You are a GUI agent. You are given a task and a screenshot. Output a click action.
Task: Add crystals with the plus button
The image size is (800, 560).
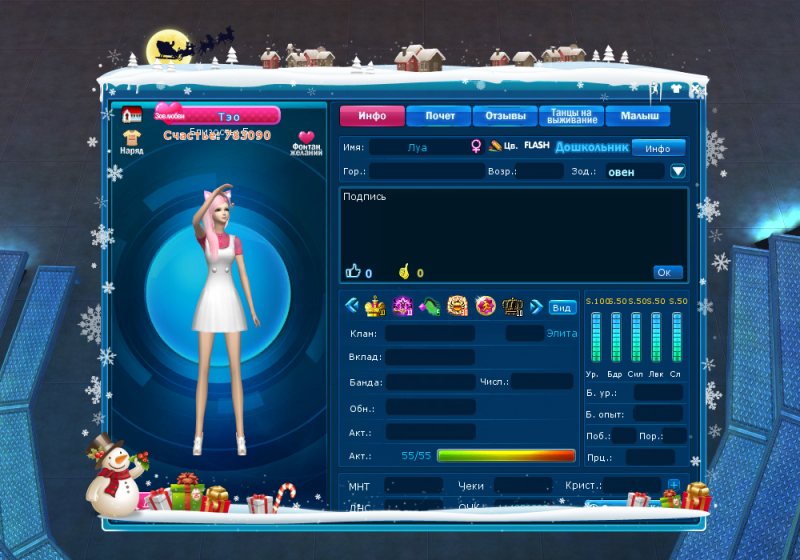674,485
